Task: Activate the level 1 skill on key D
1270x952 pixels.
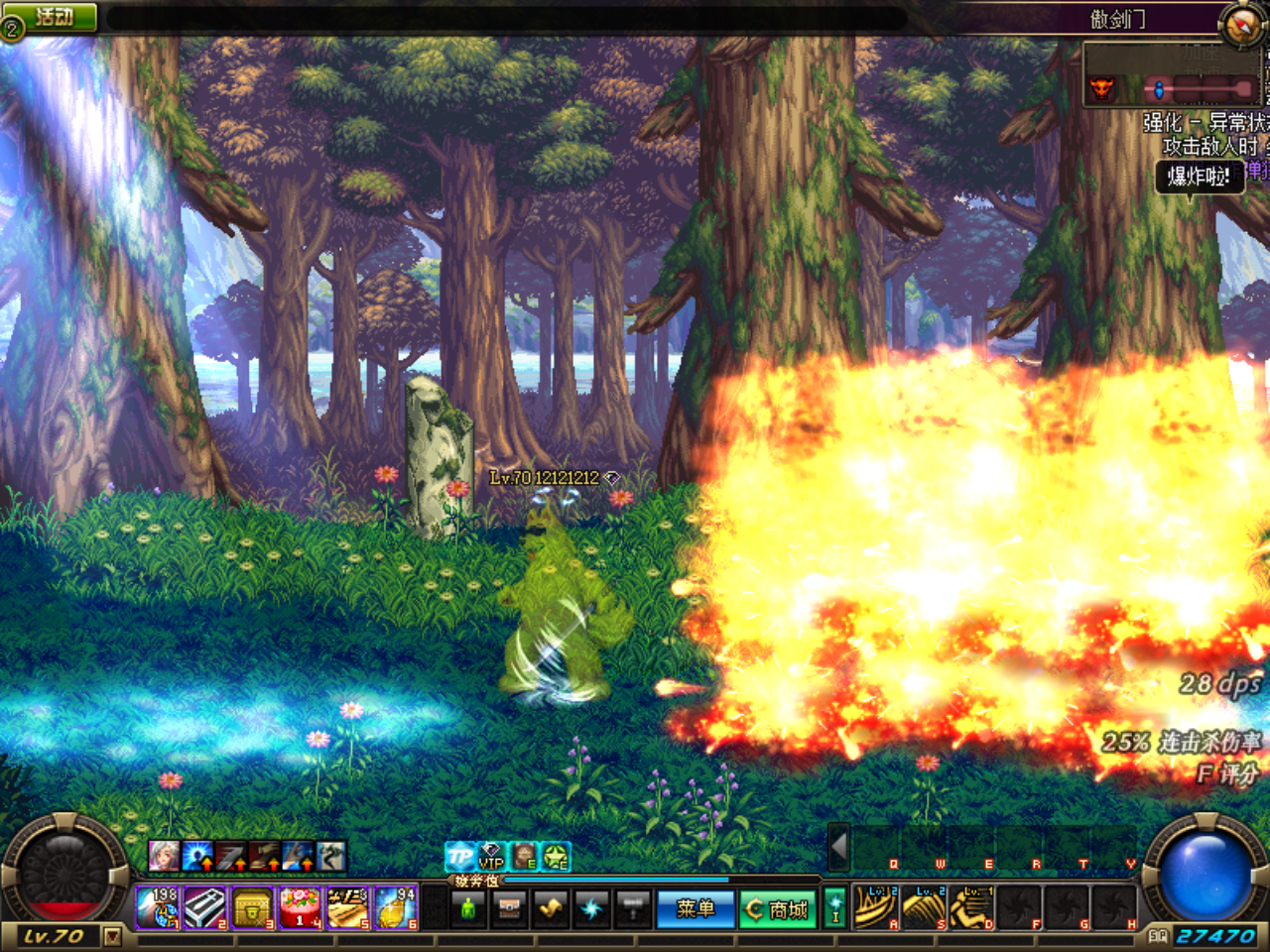Action: click(x=971, y=907)
